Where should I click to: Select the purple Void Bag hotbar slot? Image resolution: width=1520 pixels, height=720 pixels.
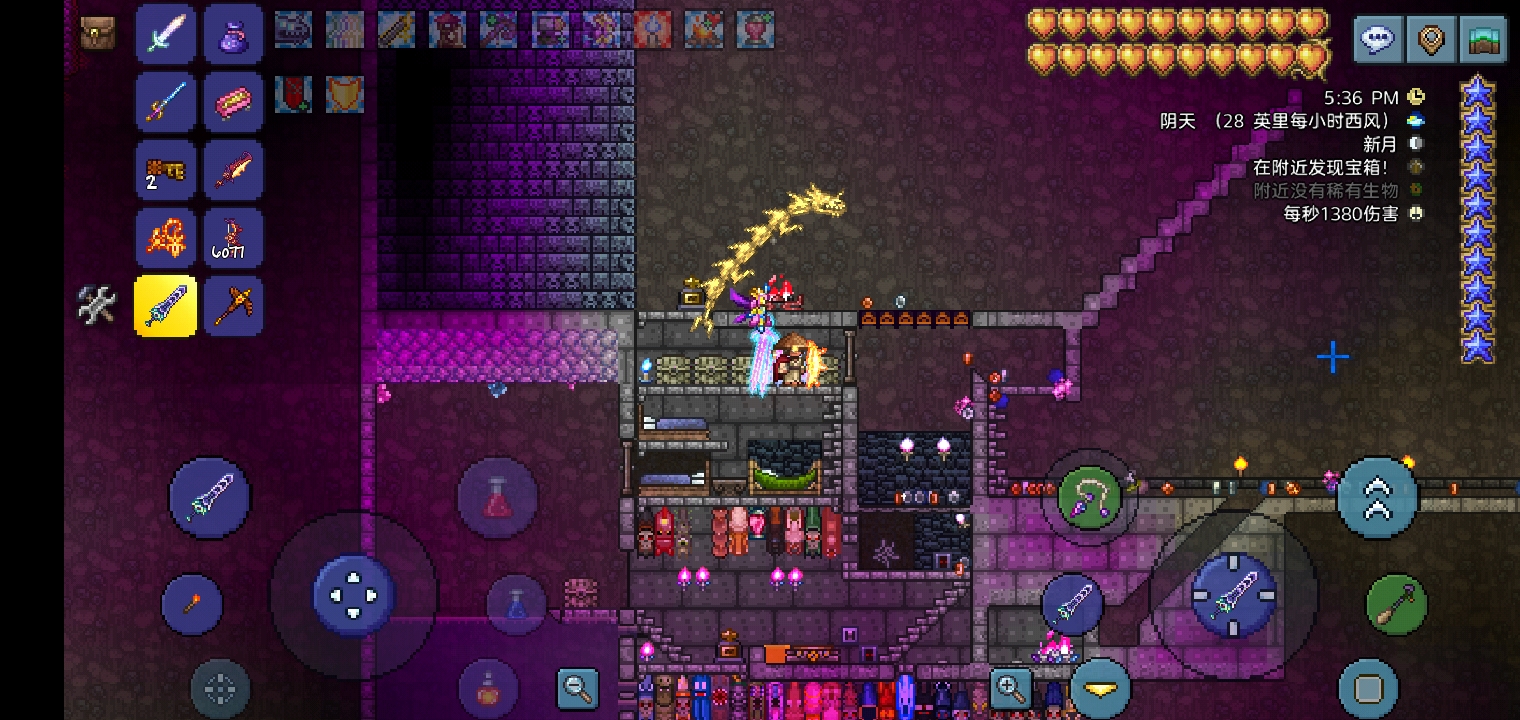233,34
